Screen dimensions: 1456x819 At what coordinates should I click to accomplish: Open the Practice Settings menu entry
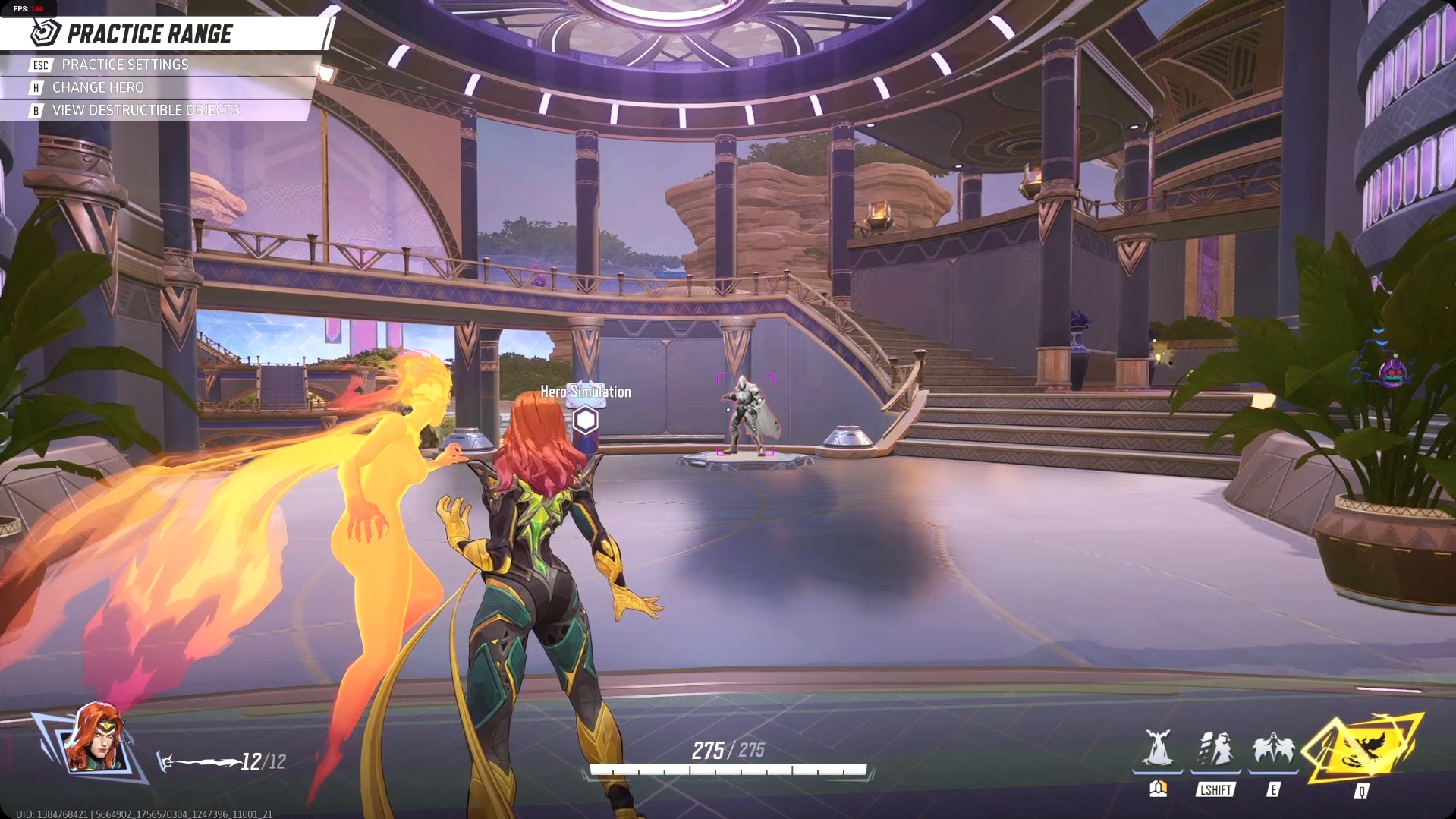pos(125,65)
